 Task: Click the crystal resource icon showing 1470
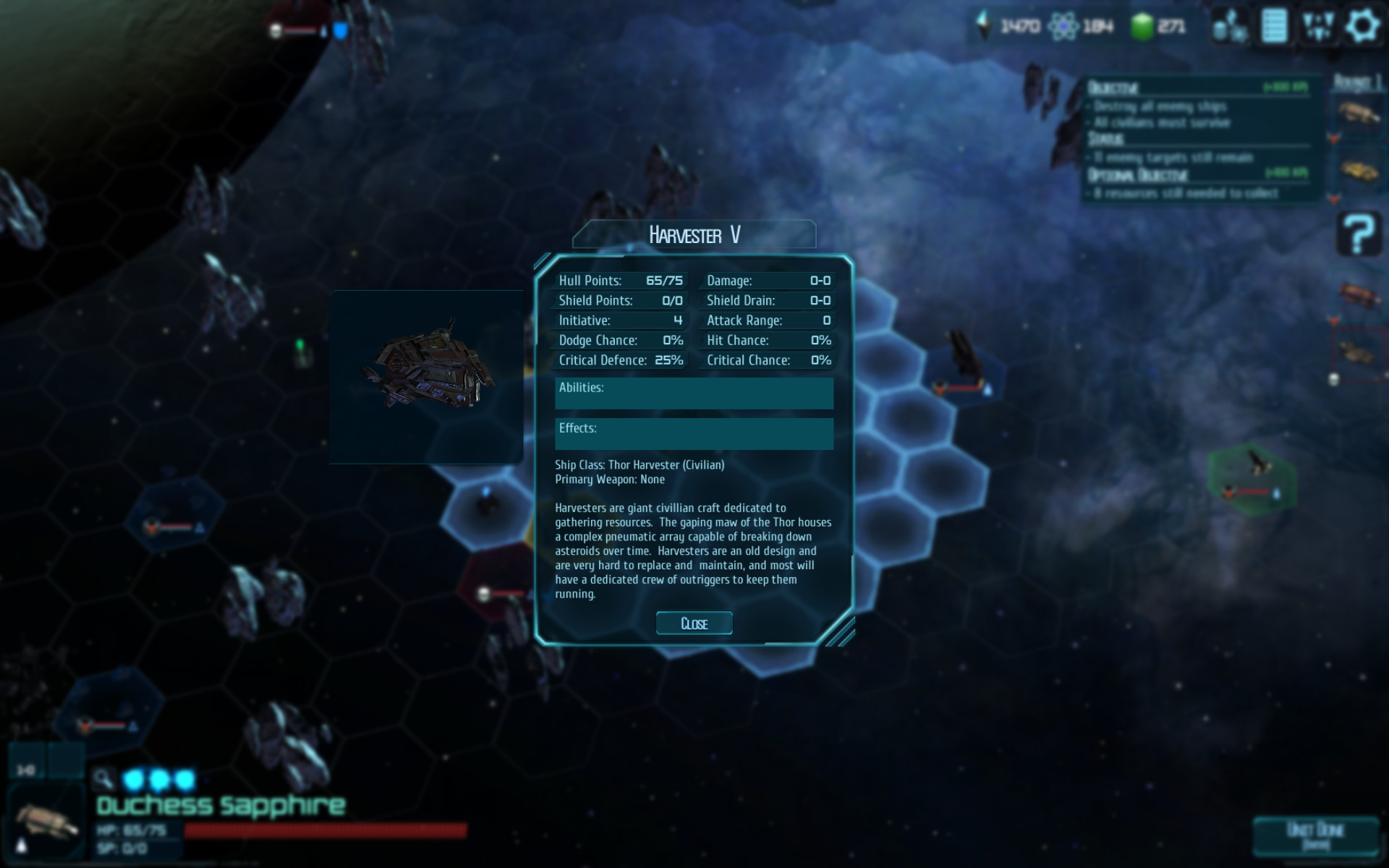coord(982,26)
